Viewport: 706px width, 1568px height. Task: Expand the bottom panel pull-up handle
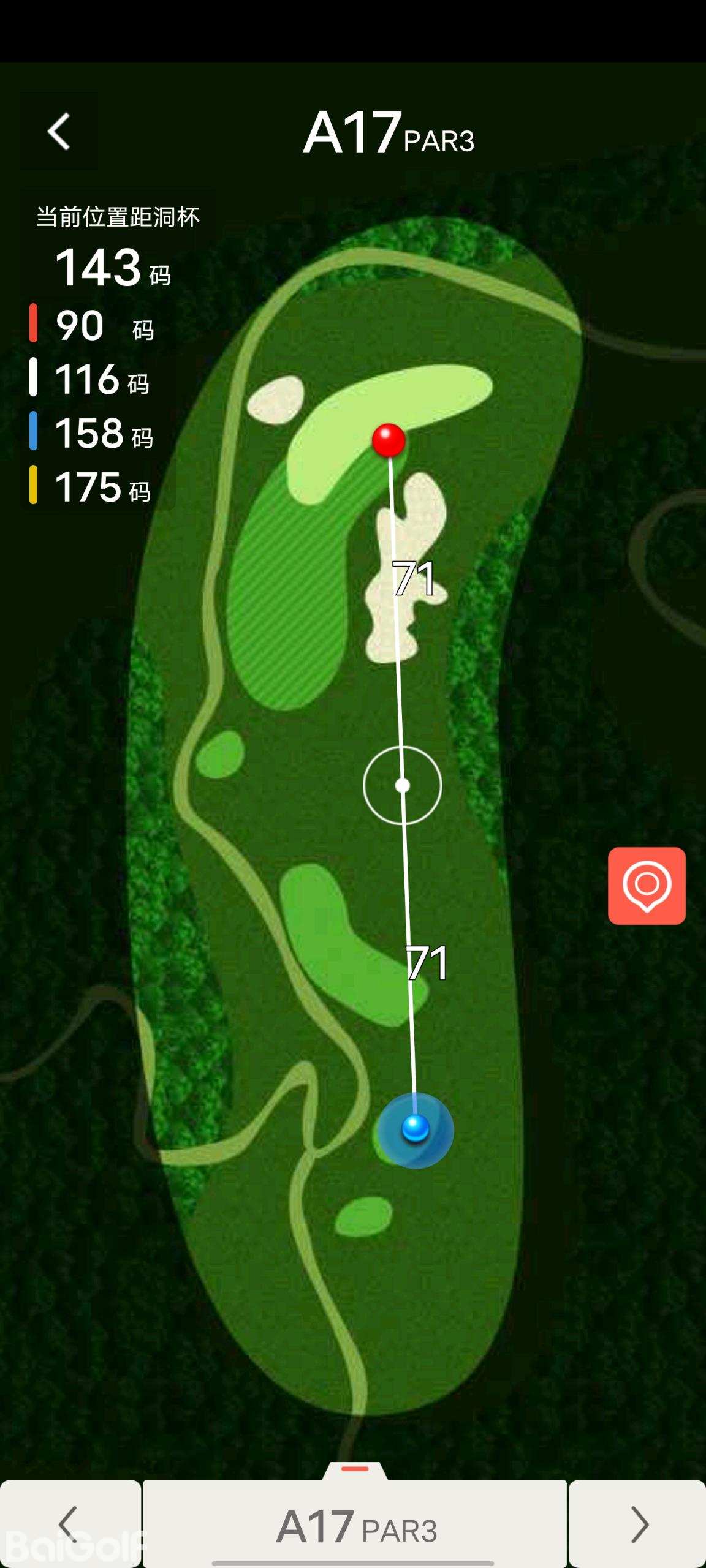point(355,1469)
